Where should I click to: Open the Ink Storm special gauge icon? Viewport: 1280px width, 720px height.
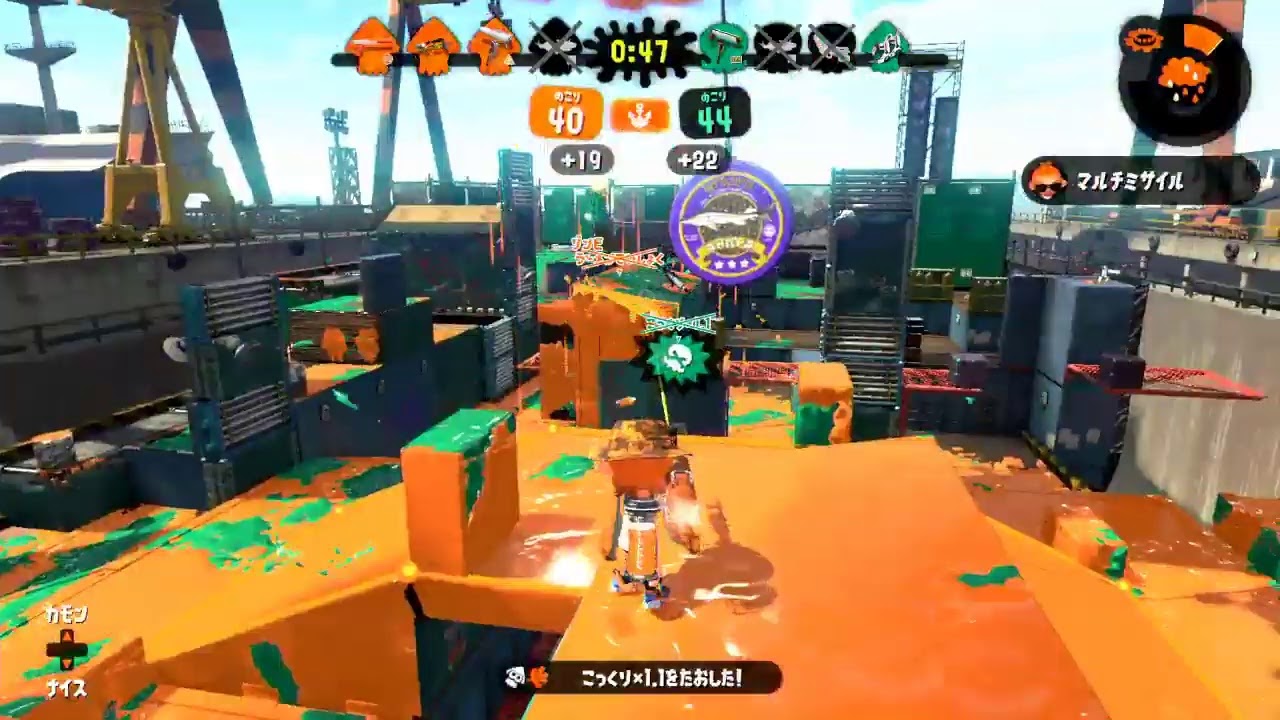pos(1183,80)
